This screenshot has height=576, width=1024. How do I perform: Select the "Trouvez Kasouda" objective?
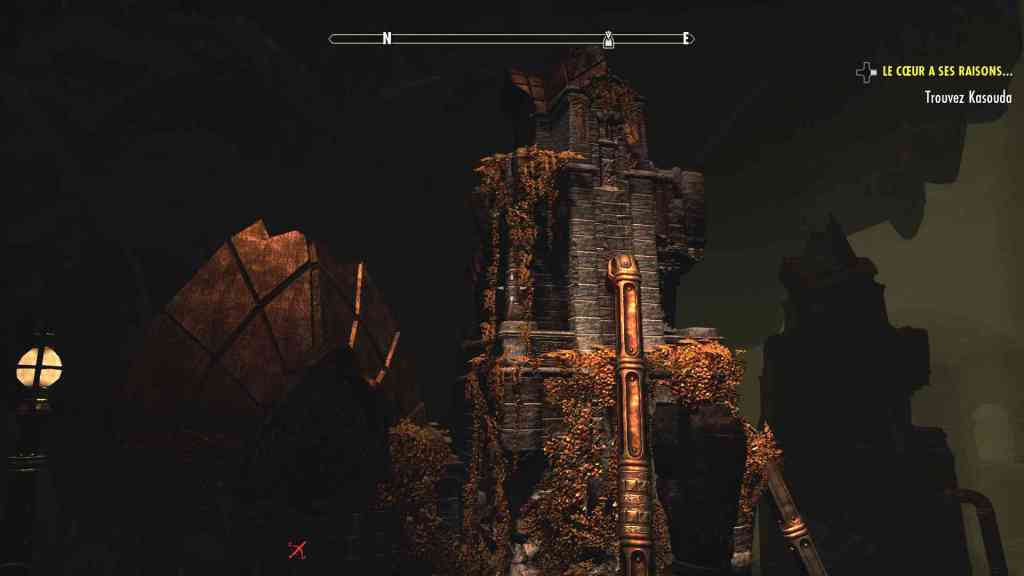968,98
